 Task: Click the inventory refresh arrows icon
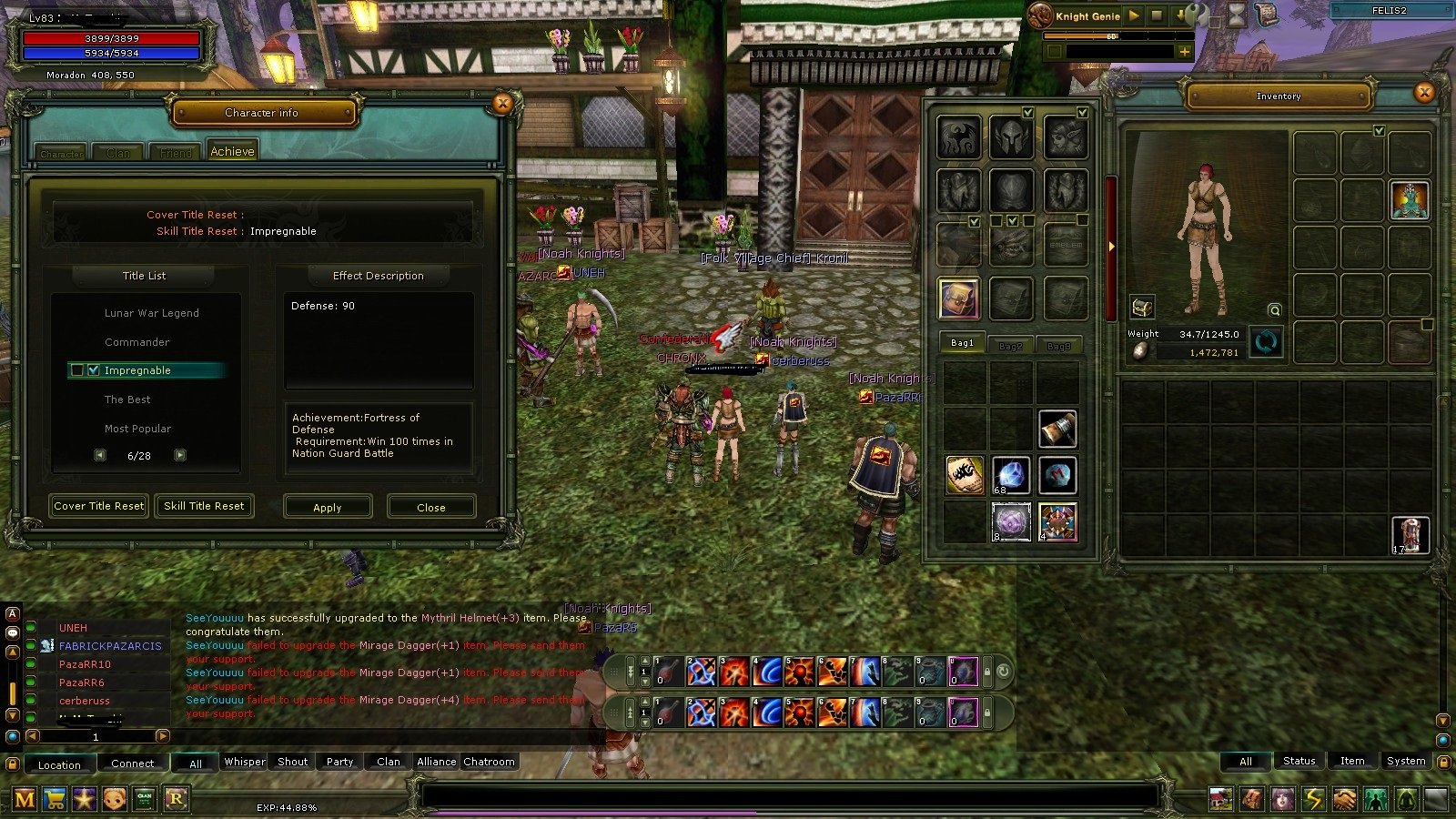pos(1266,342)
